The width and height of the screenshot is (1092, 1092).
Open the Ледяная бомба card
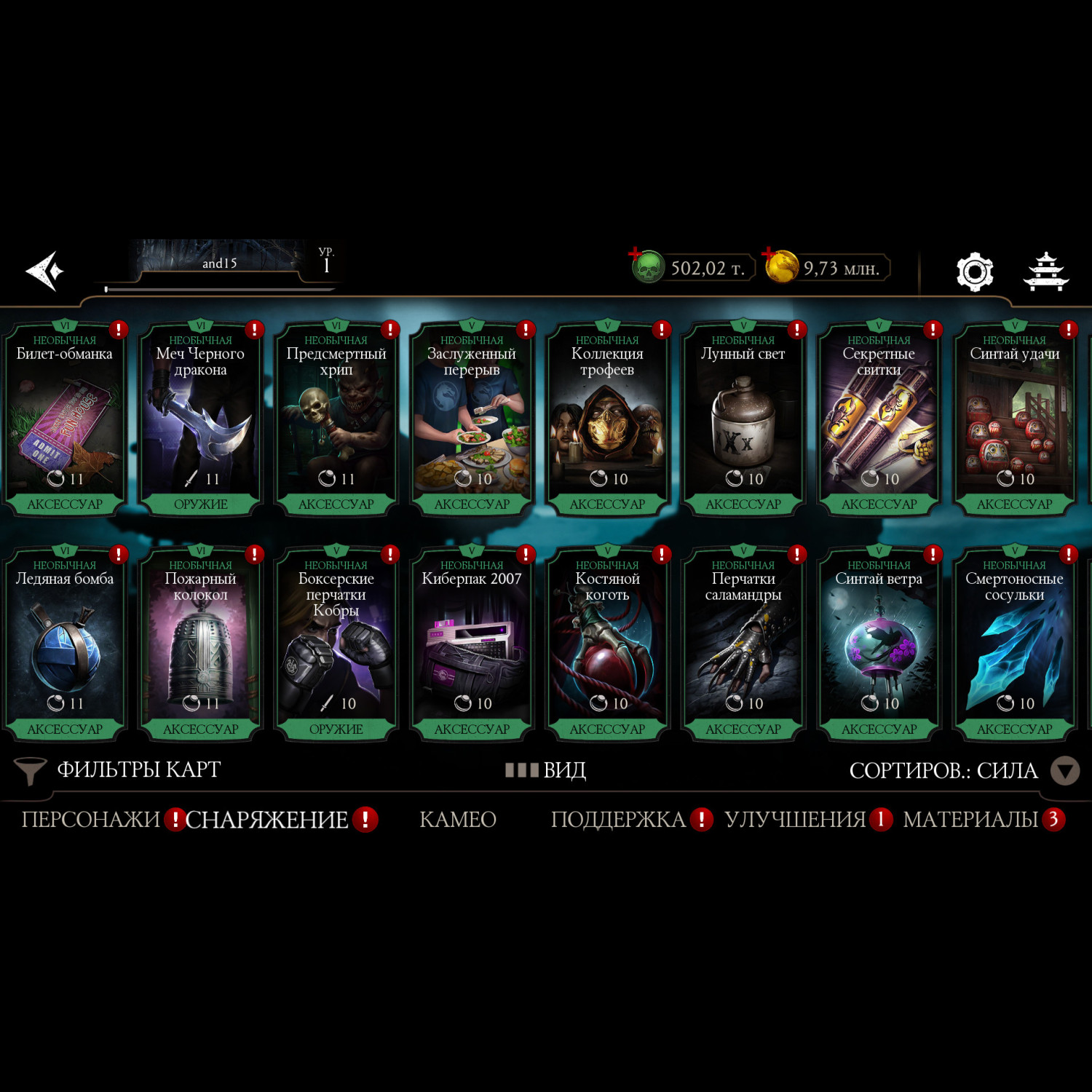click(x=65, y=644)
